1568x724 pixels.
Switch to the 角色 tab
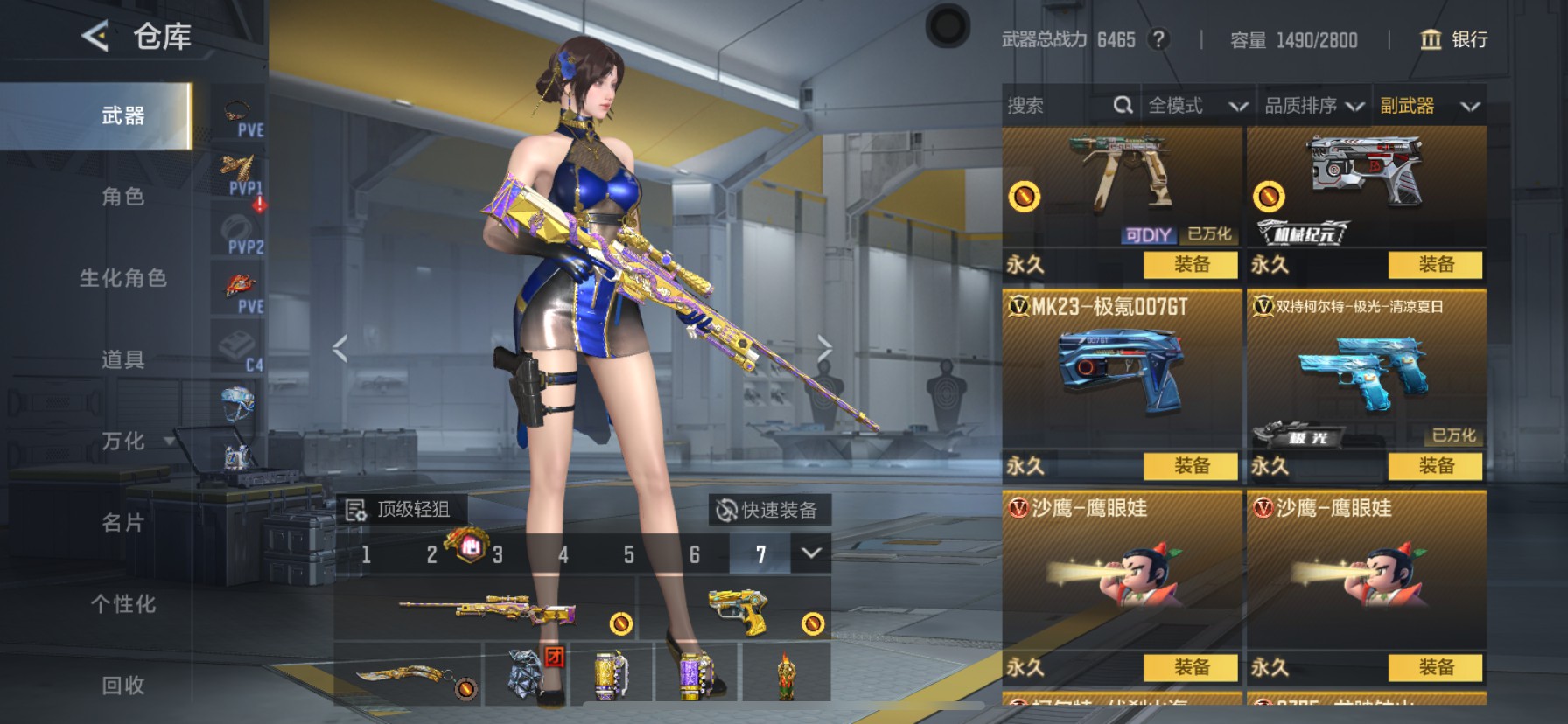122,197
